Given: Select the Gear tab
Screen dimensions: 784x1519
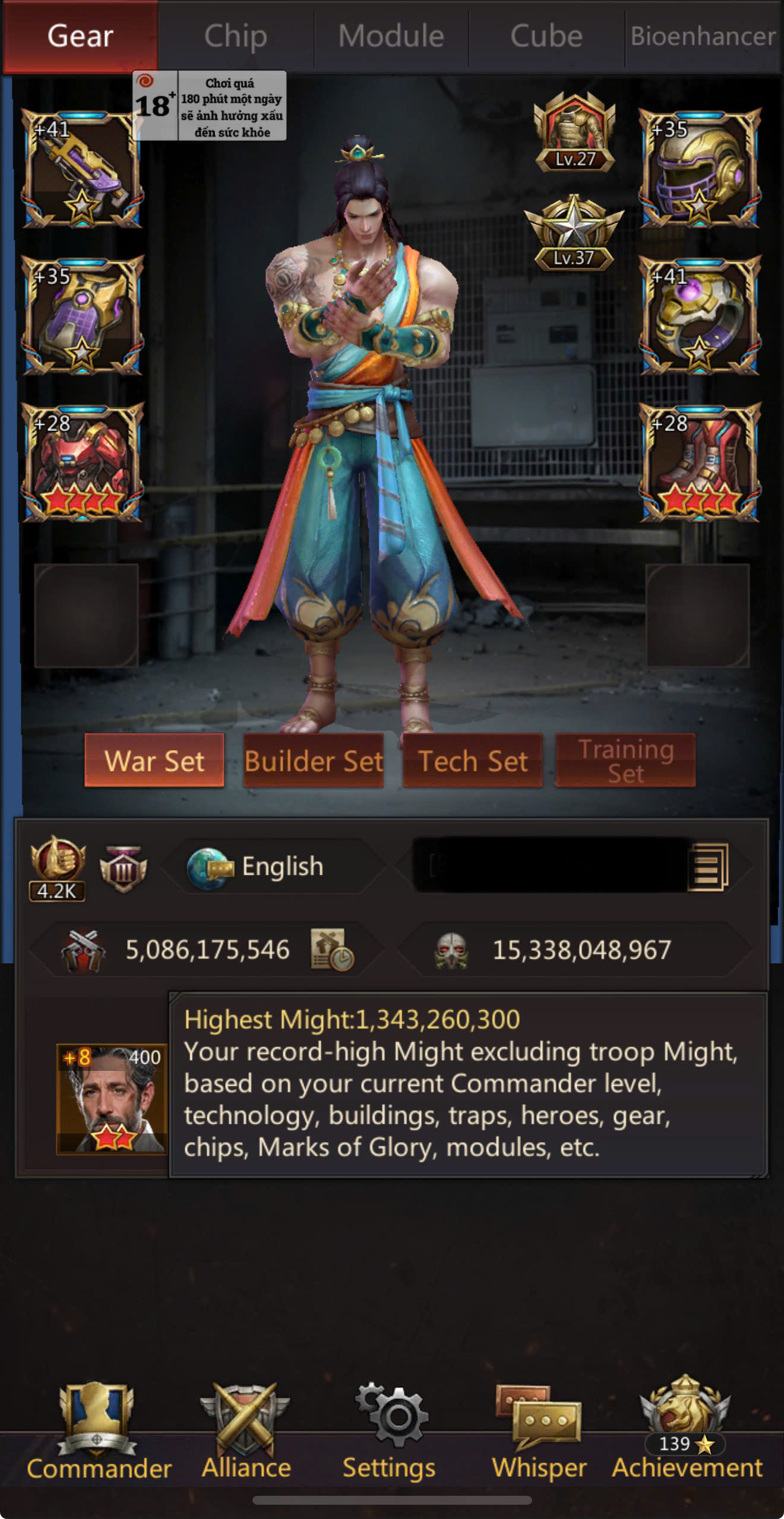Looking at the screenshot, I should click(x=80, y=36).
